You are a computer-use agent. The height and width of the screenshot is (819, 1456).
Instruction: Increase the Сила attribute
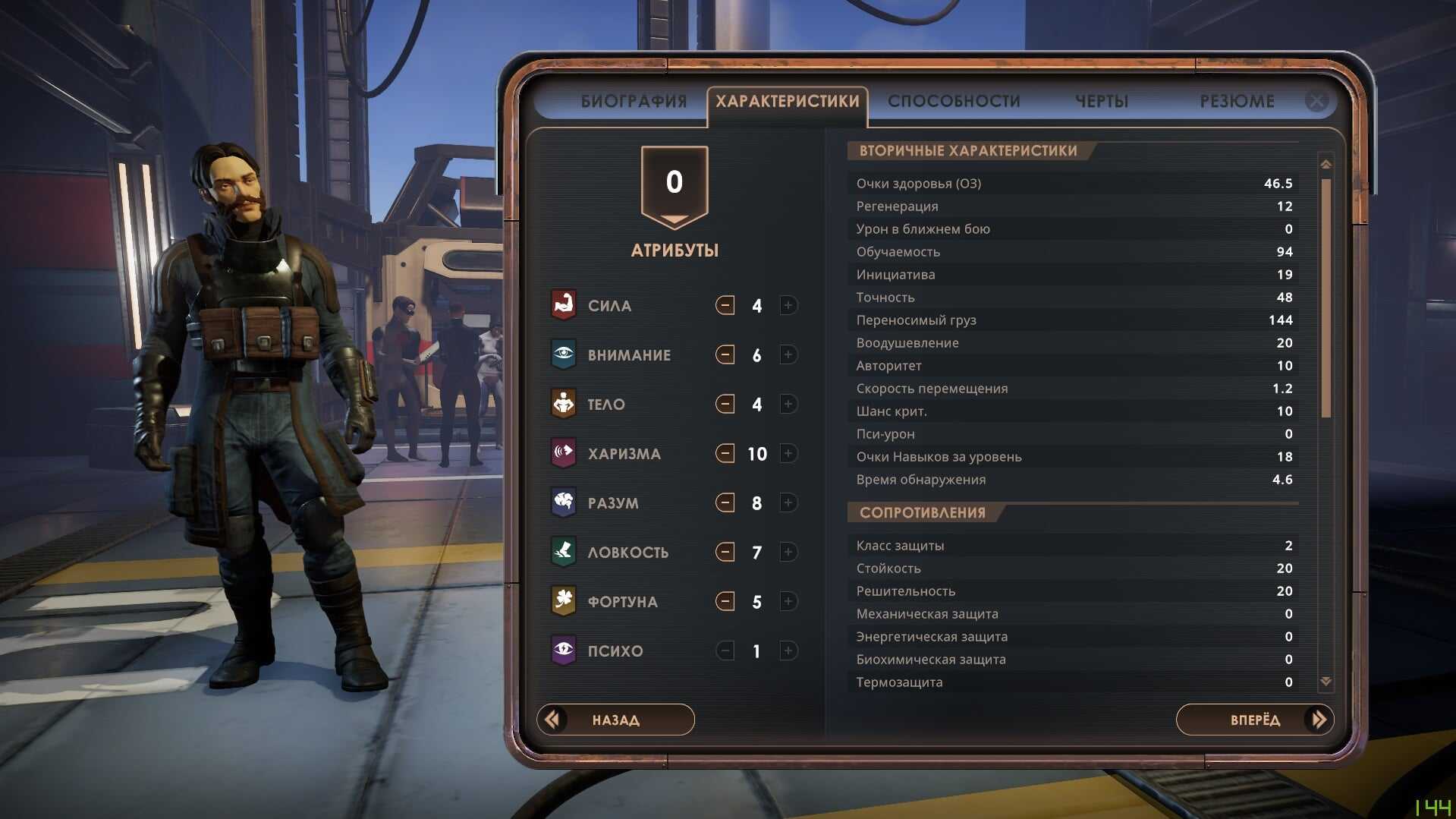click(788, 305)
